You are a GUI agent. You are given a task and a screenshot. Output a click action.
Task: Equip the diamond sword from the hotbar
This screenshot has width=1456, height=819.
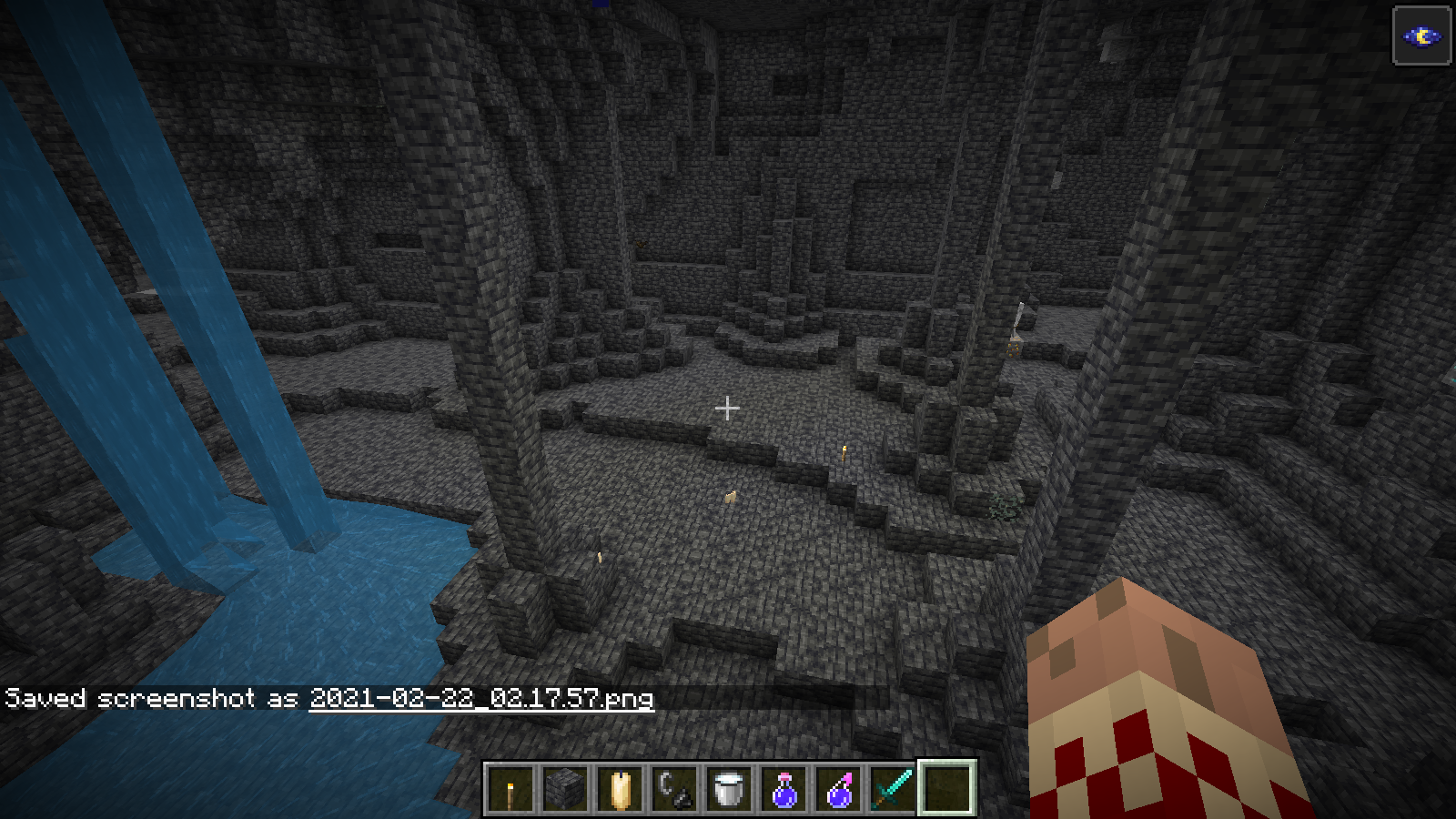pos(893,788)
